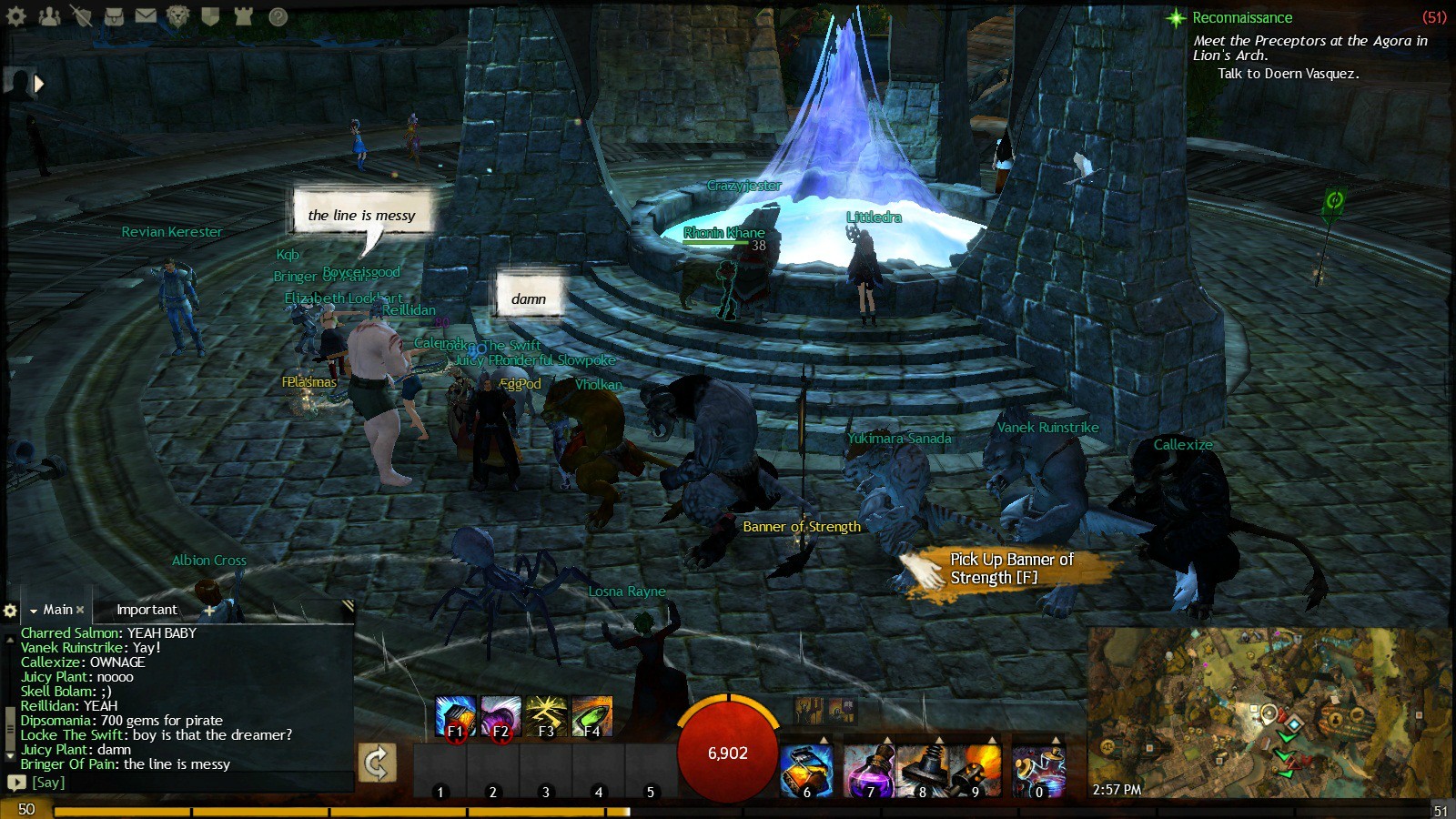
Task: Open chat options gear
Action: point(10,611)
